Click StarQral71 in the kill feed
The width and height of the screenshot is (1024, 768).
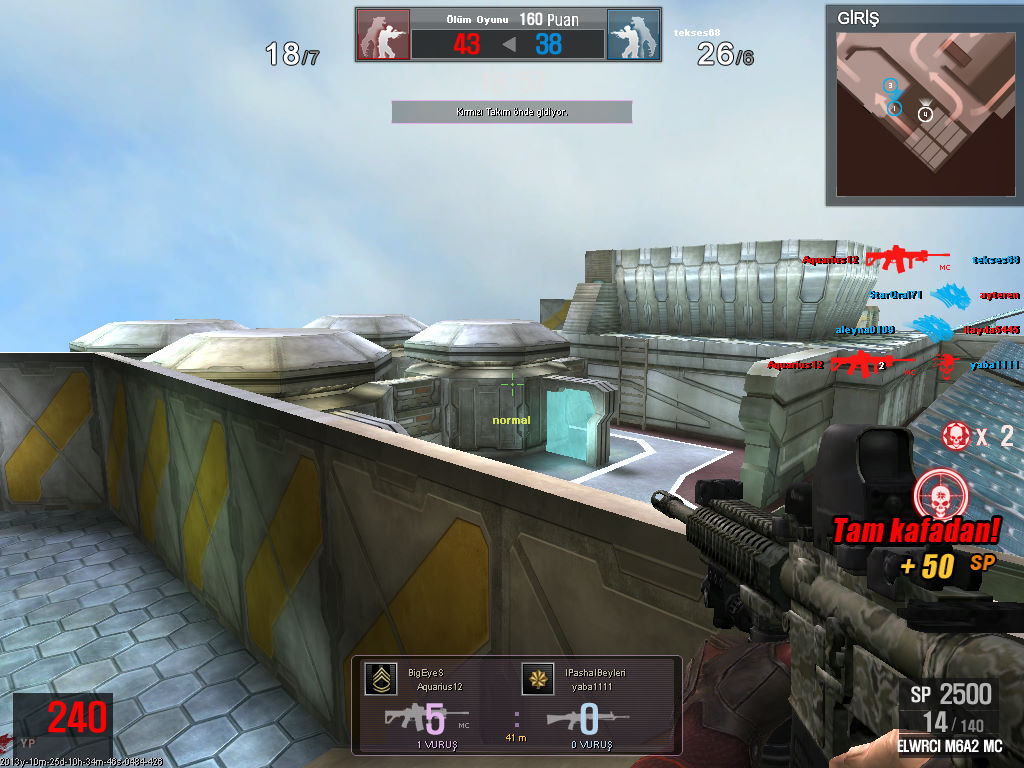(x=894, y=295)
